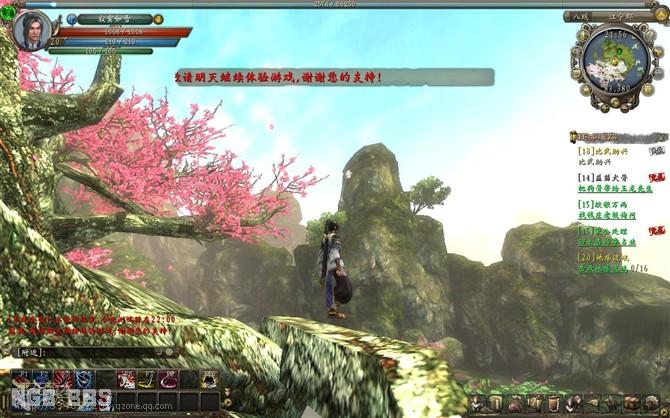Close the quest tracker panel

(660, 135)
